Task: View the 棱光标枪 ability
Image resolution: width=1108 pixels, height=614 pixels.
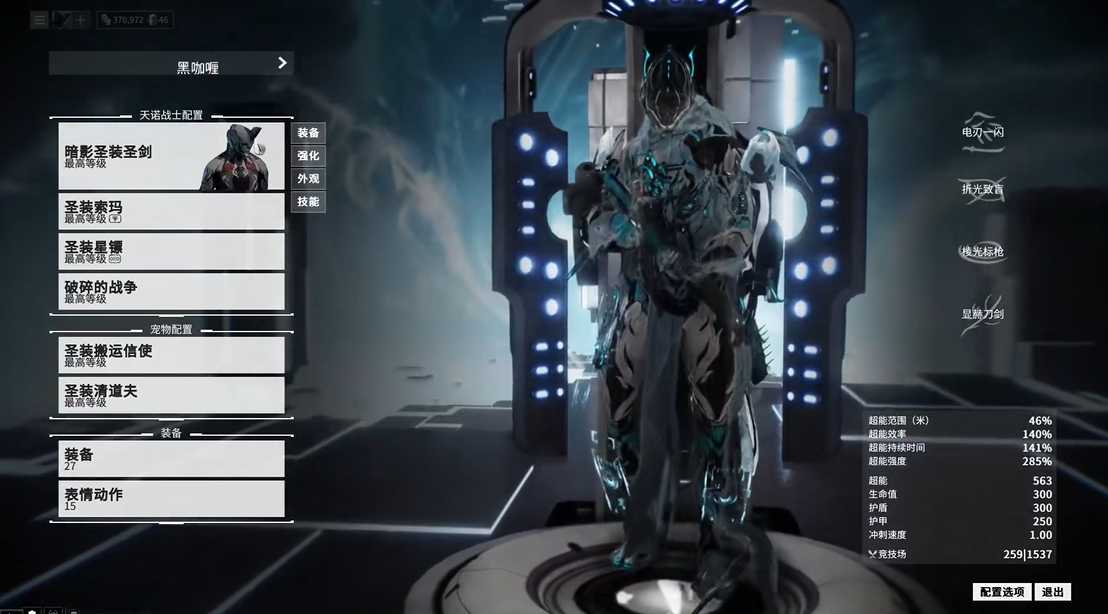Action: 982,252
